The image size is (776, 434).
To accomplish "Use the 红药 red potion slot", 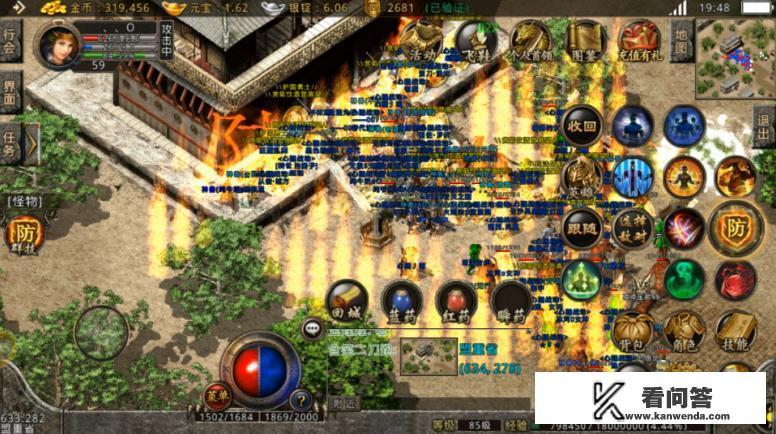I will click(456, 300).
